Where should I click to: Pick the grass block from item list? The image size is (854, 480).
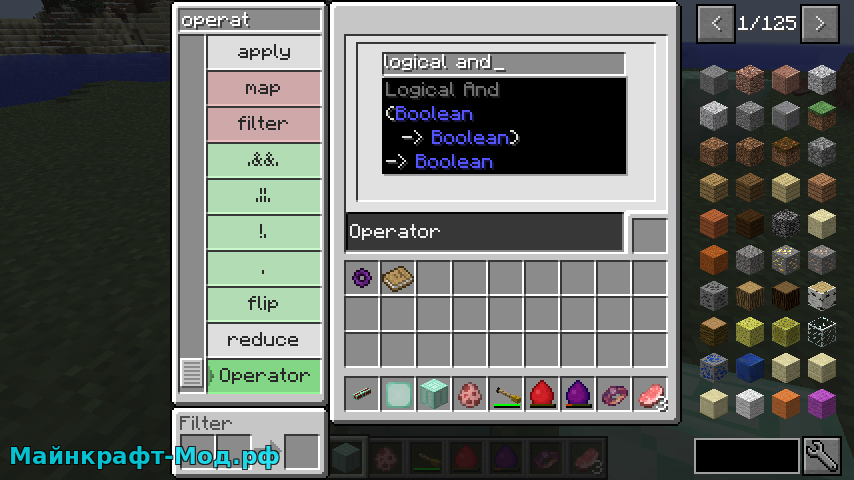pyautogui.click(x=821, y=116)
